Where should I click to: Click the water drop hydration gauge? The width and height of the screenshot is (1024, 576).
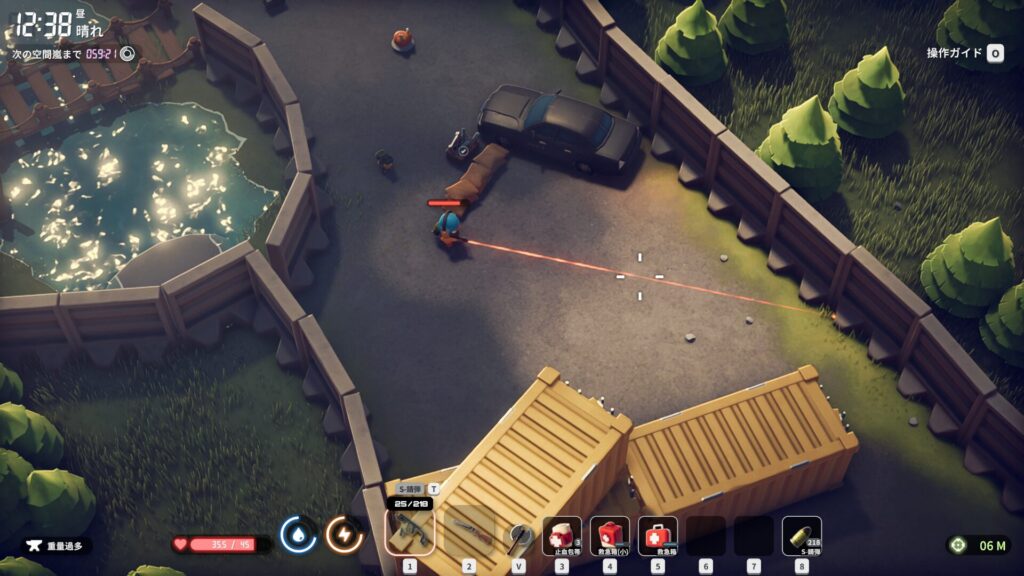click(298, 535)
